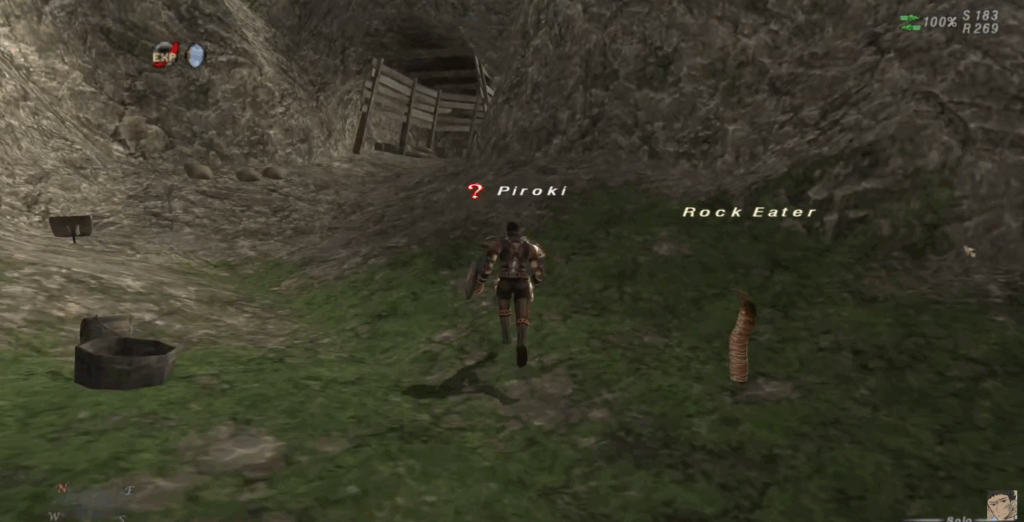The image size is (1024, 522).
Task: Select the Piroki player name label
Action: pyautogui.click(x=531, y=191)
